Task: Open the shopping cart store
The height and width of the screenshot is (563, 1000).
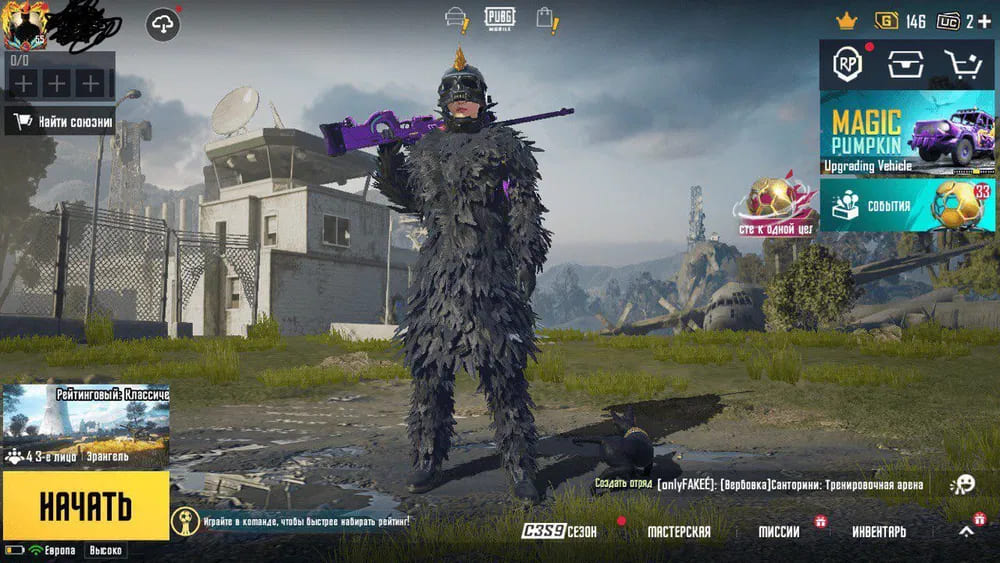Action: point(962,65)
